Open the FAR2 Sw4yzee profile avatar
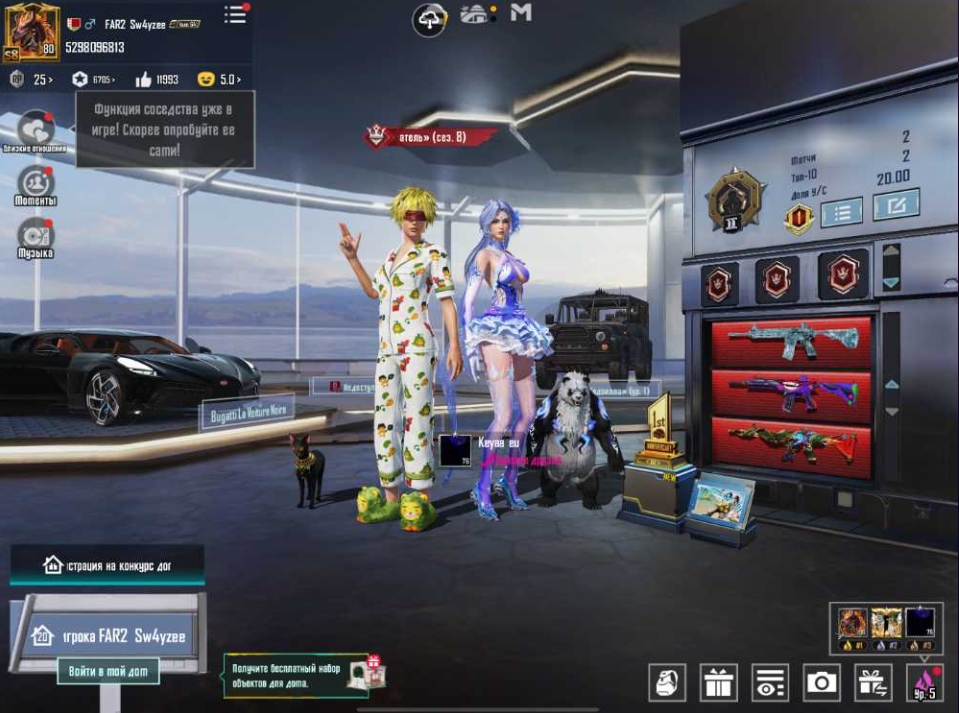This screenshot has height=713, width=959. pyautogui.click(x=32, y=33)
